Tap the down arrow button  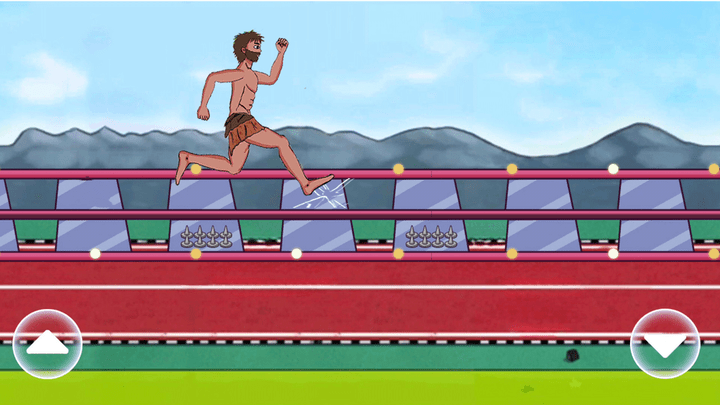(x=665, y=344)
